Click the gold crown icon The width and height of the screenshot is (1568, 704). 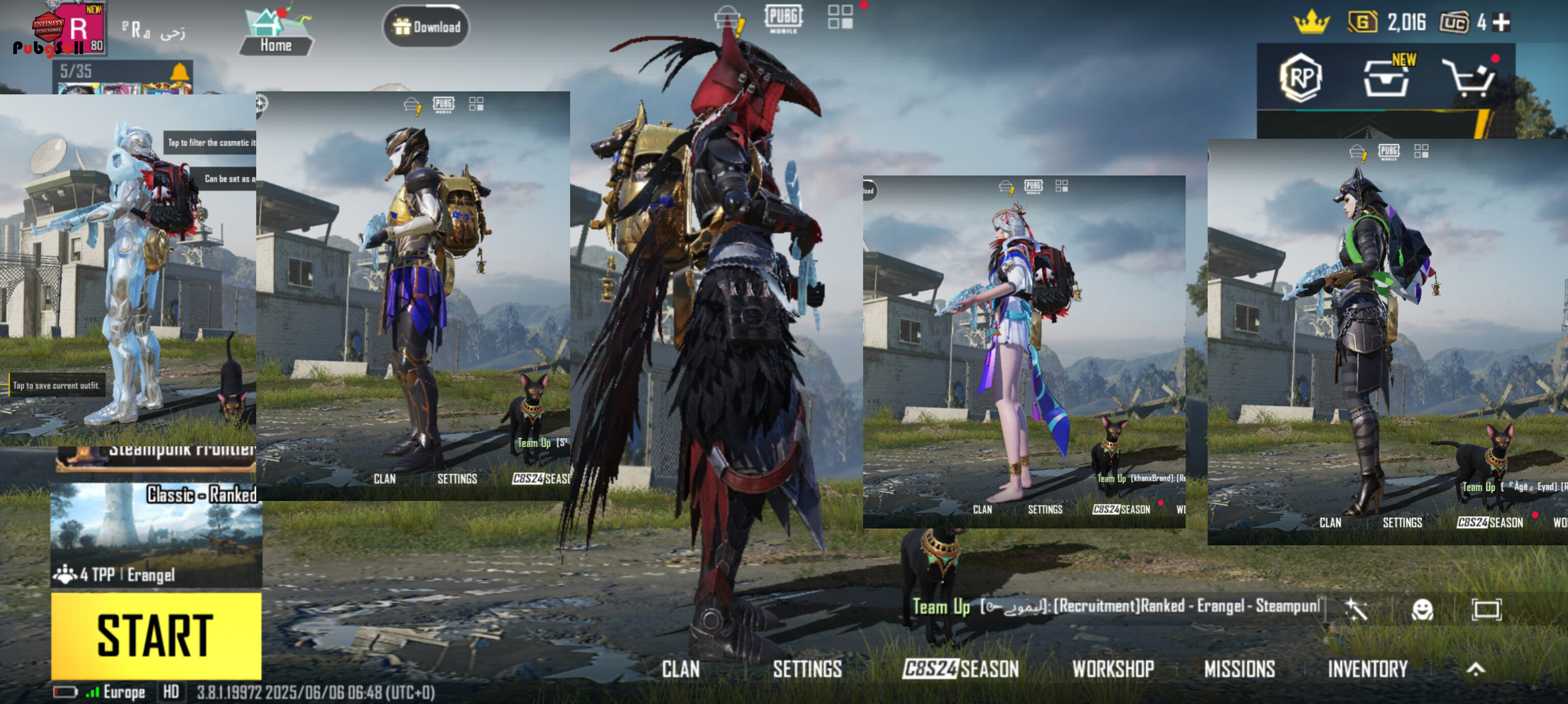point(1311,23)
